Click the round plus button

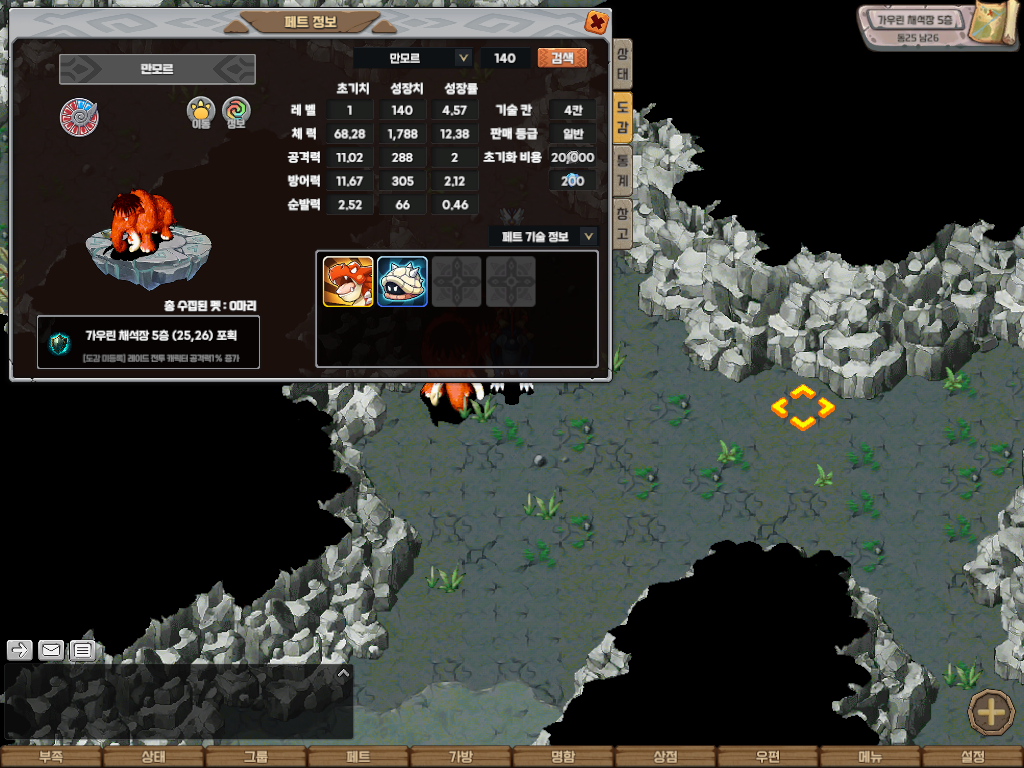pyautogui.click(x=991, y=713)
